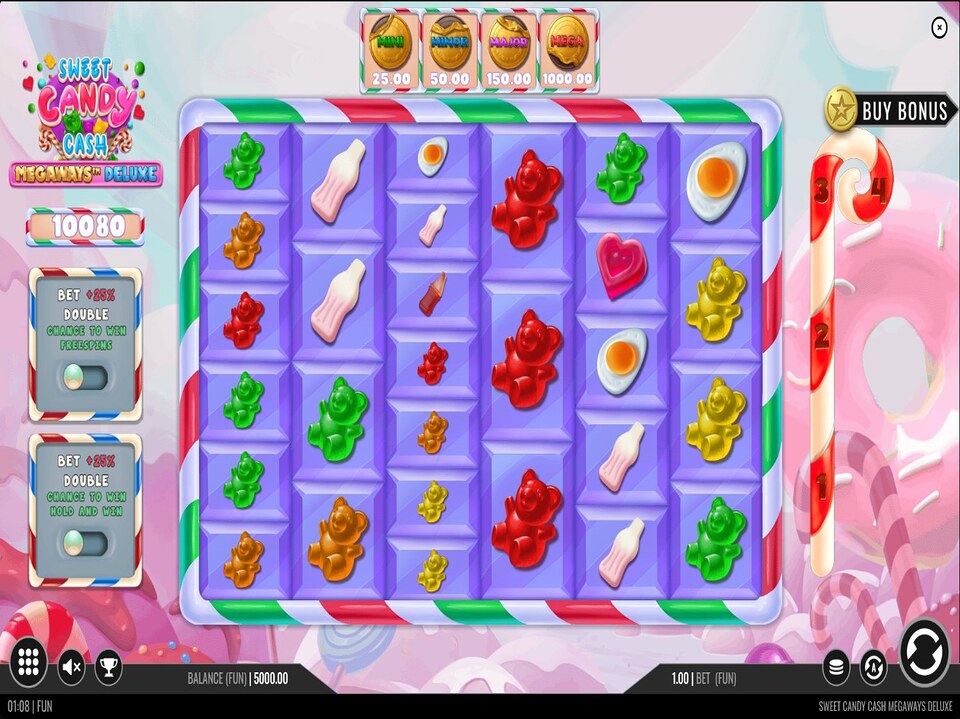Toggle double chance to win freespins
This screenshot has height=719, width=960.
(x=84, y=377)
